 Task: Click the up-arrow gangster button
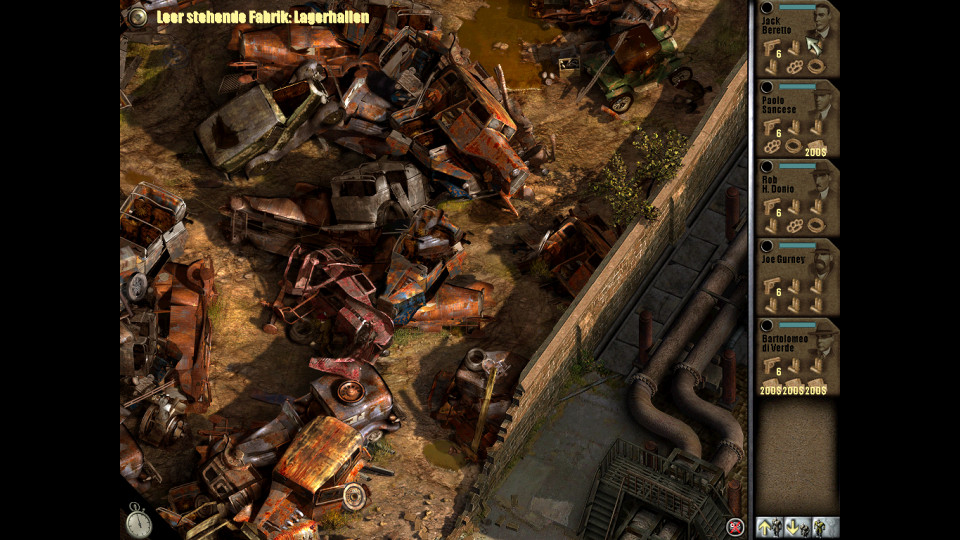(x=769, y=527)
